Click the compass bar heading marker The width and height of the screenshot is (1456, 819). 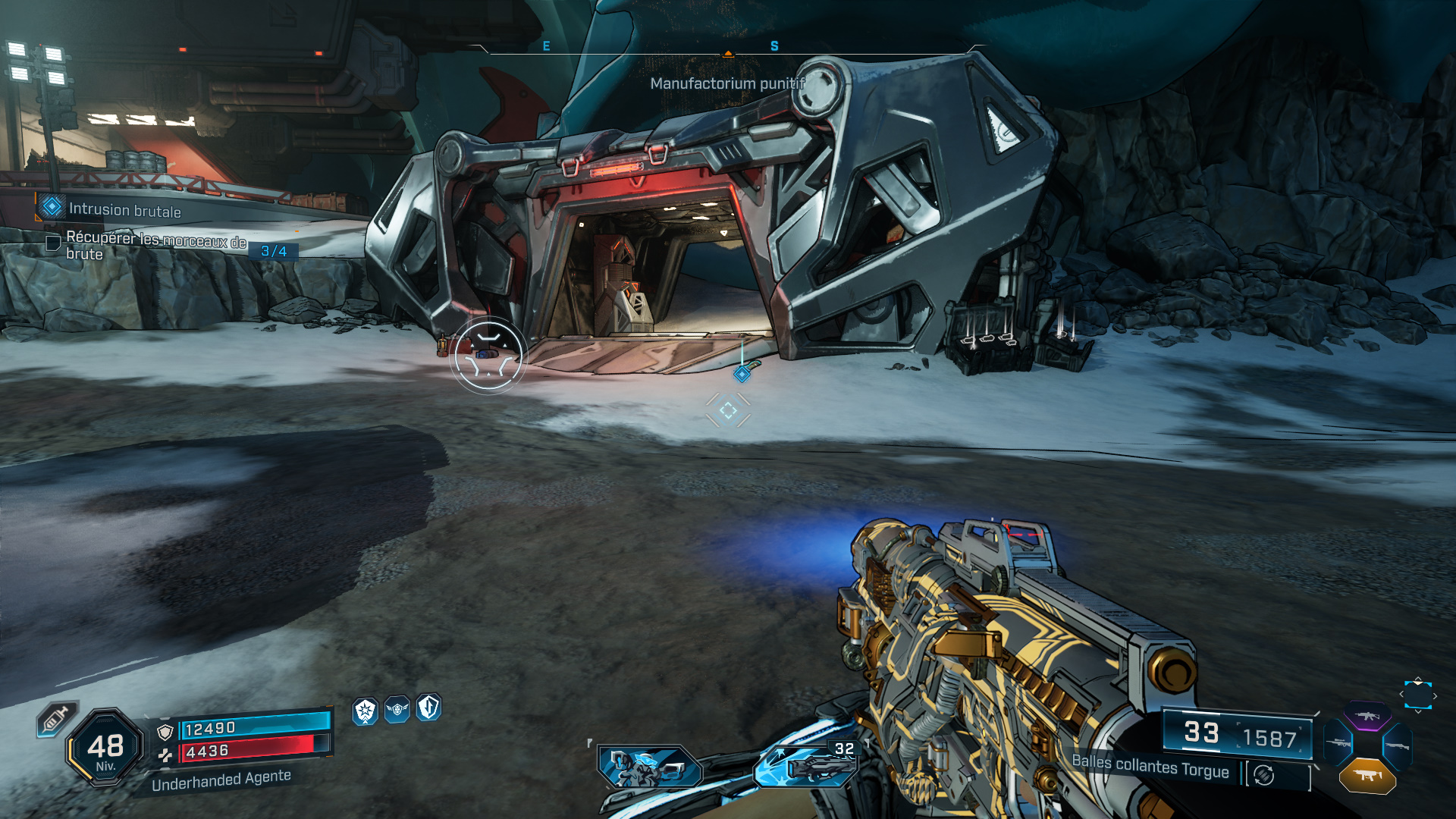click(x=728, y=54)
